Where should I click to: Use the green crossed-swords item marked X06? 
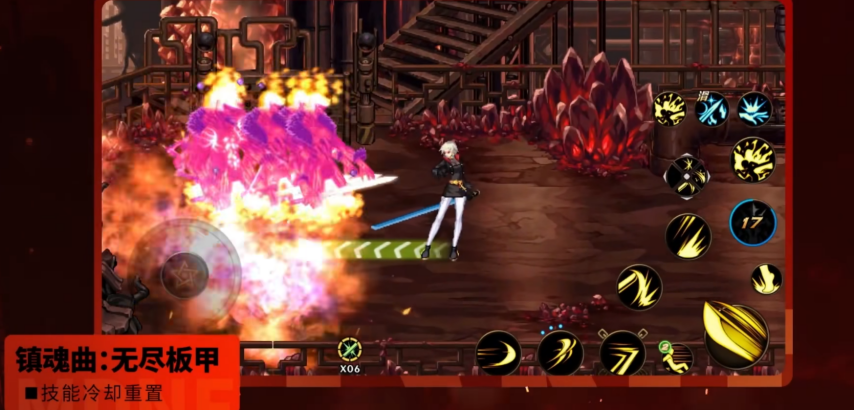pyautogui.click(x=349, y=349)
